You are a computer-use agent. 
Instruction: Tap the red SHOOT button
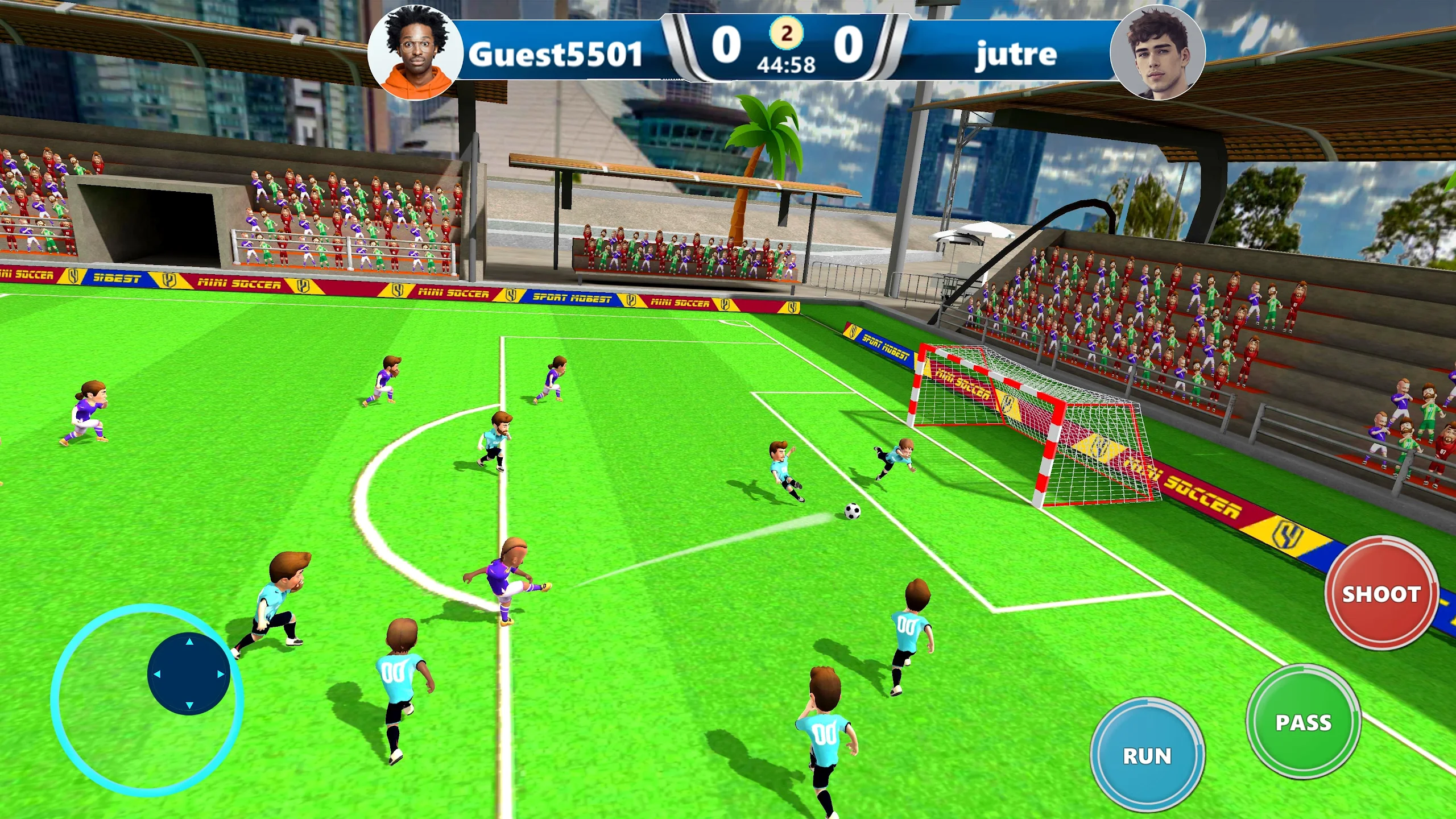click(x=1381, y=593)
